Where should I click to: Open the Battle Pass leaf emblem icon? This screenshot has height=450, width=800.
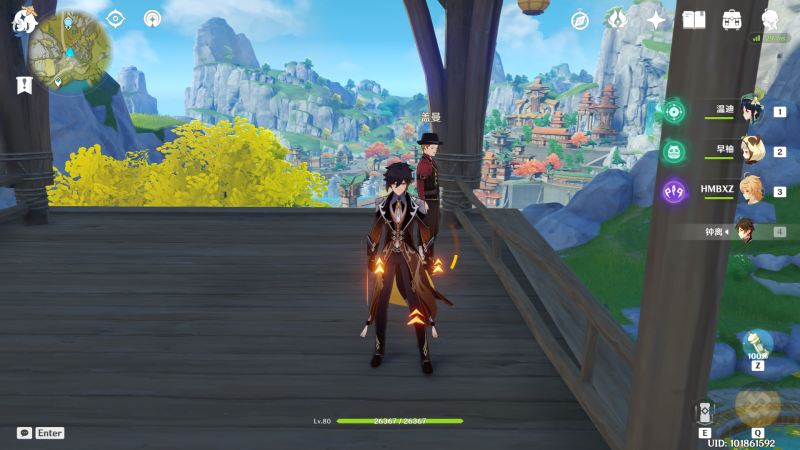(x=616, y=20)
